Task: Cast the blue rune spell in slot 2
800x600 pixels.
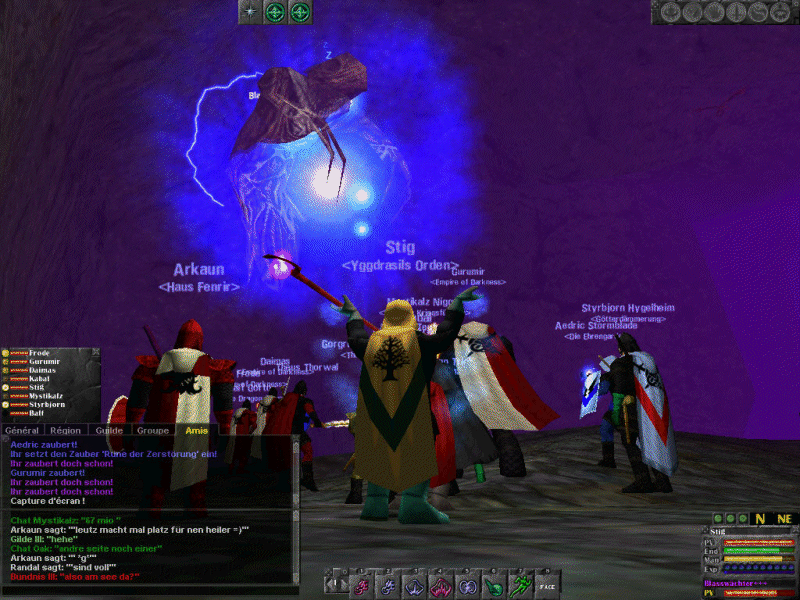Action: coord(389,585)
